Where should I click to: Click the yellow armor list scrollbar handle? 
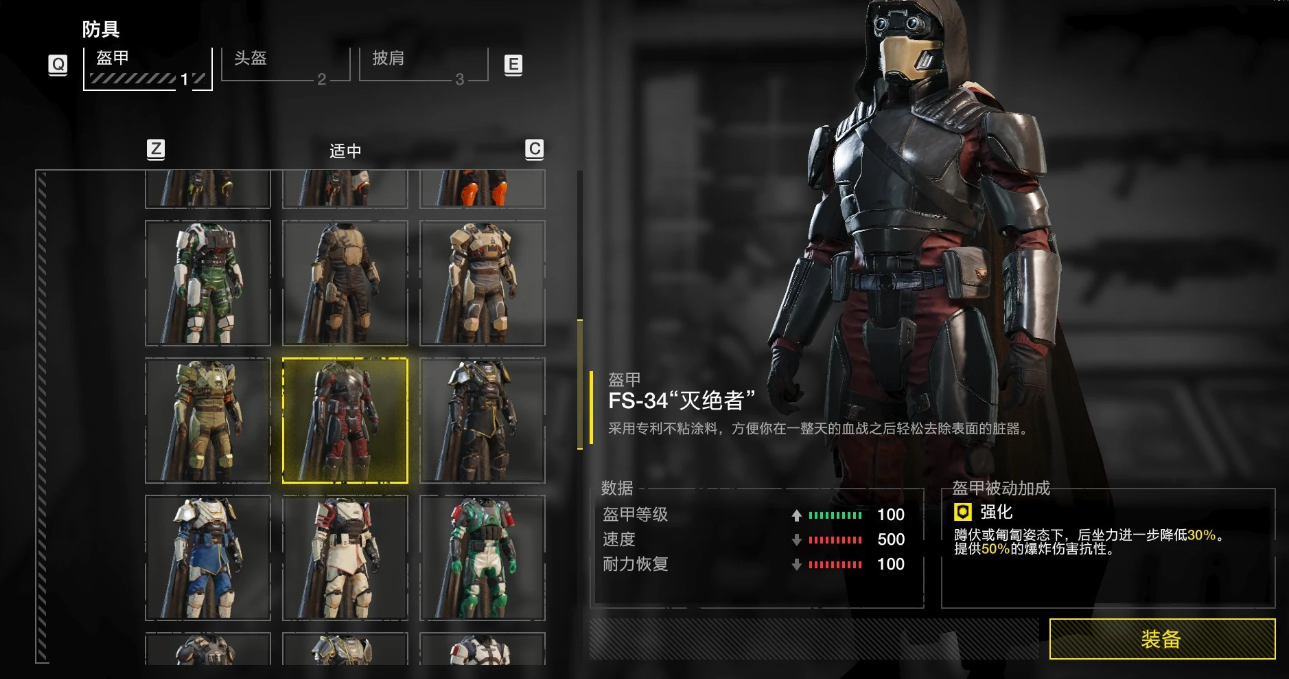coord(579,384)
